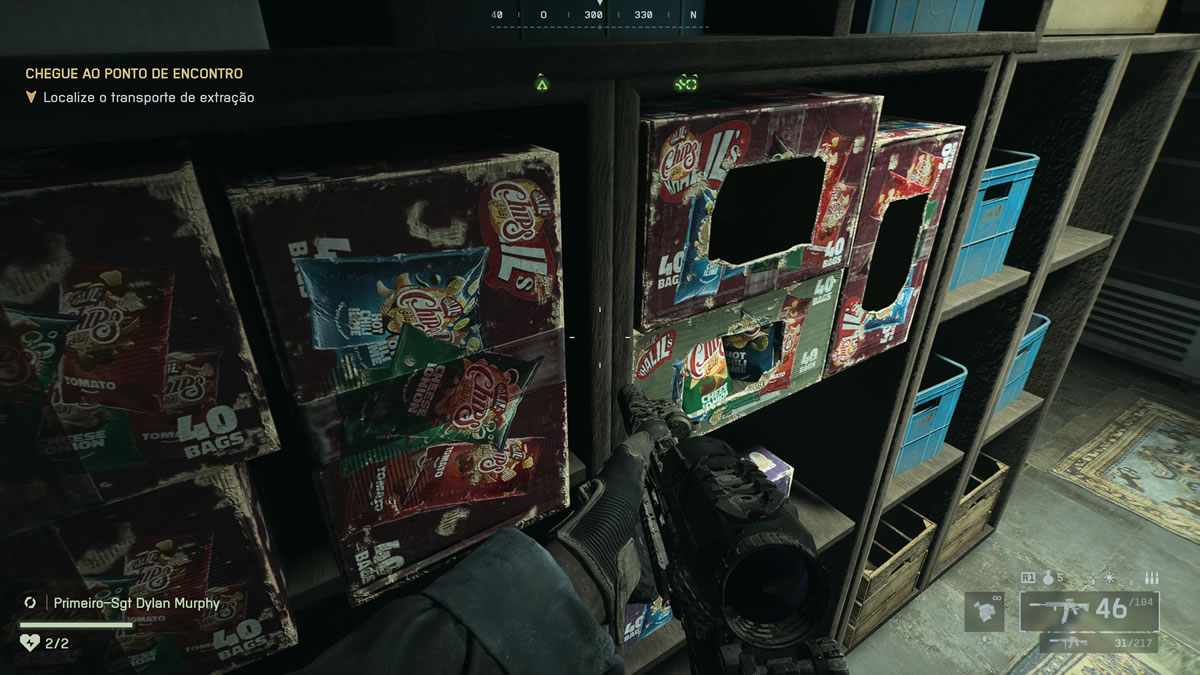Click the three-bullet fire mode icon
1200x675 pixels.
[1151, 577]
